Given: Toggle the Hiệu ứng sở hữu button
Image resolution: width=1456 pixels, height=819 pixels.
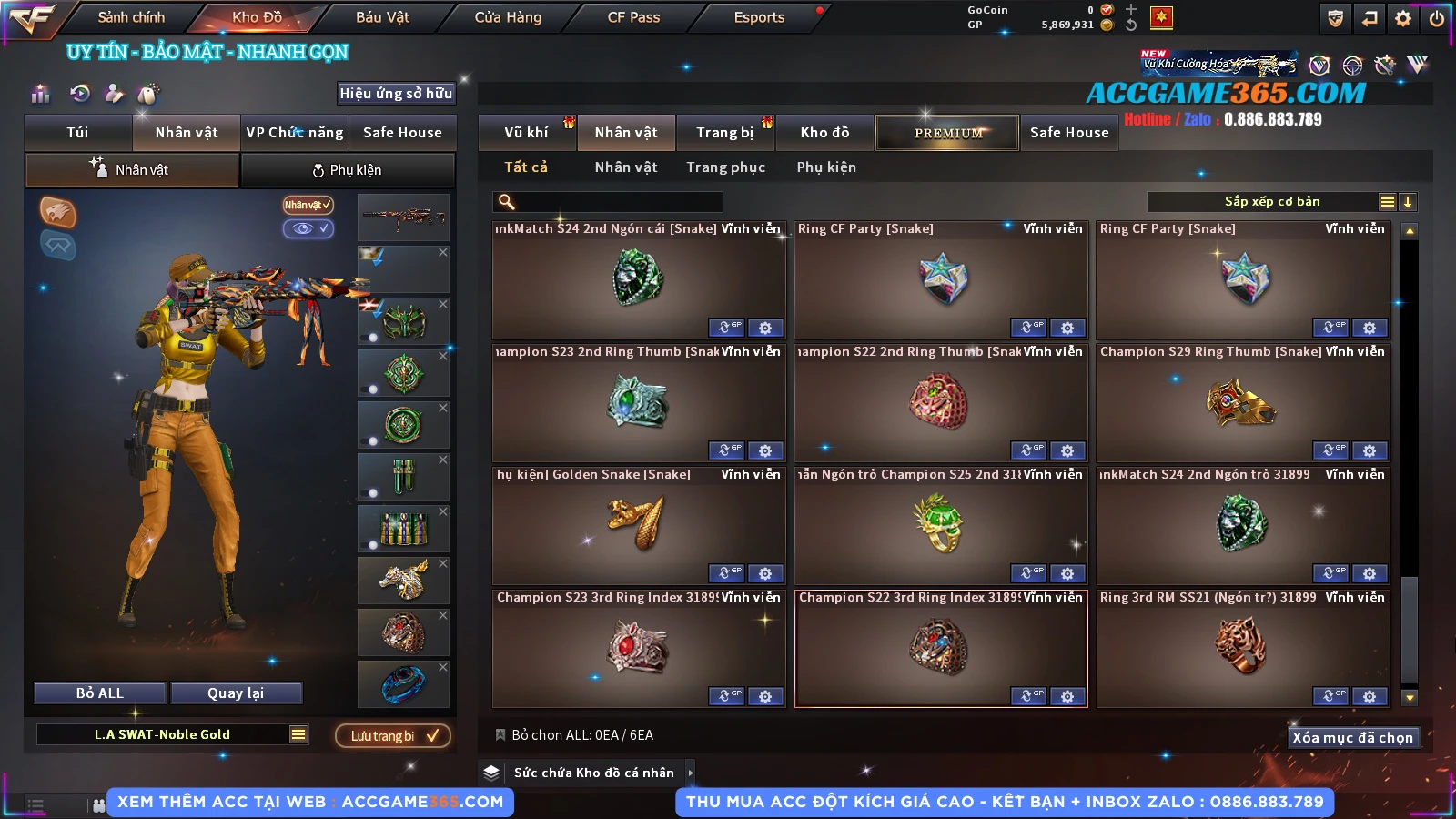Looking at the screenshot, I should [396, 93].
